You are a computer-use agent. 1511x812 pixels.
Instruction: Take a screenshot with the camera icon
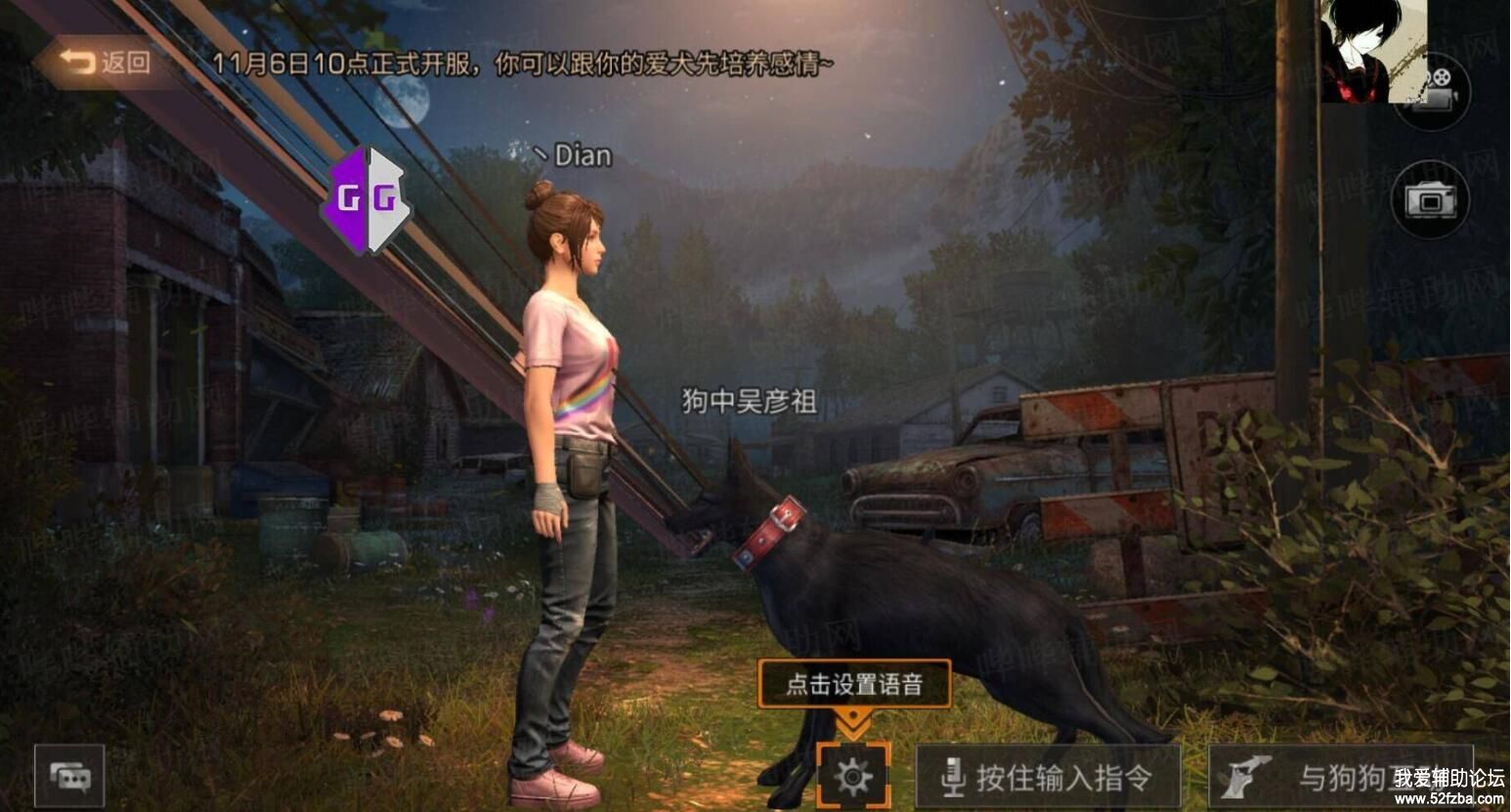[x=1431, y=200]
